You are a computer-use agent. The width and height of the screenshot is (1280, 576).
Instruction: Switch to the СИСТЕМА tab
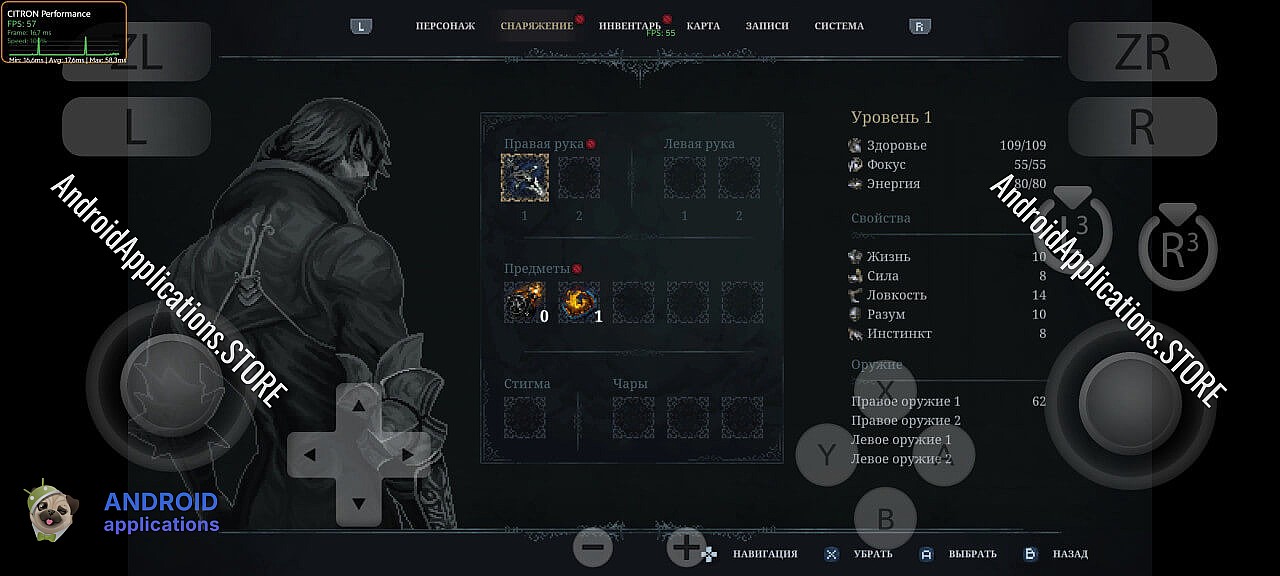point(839,26)
